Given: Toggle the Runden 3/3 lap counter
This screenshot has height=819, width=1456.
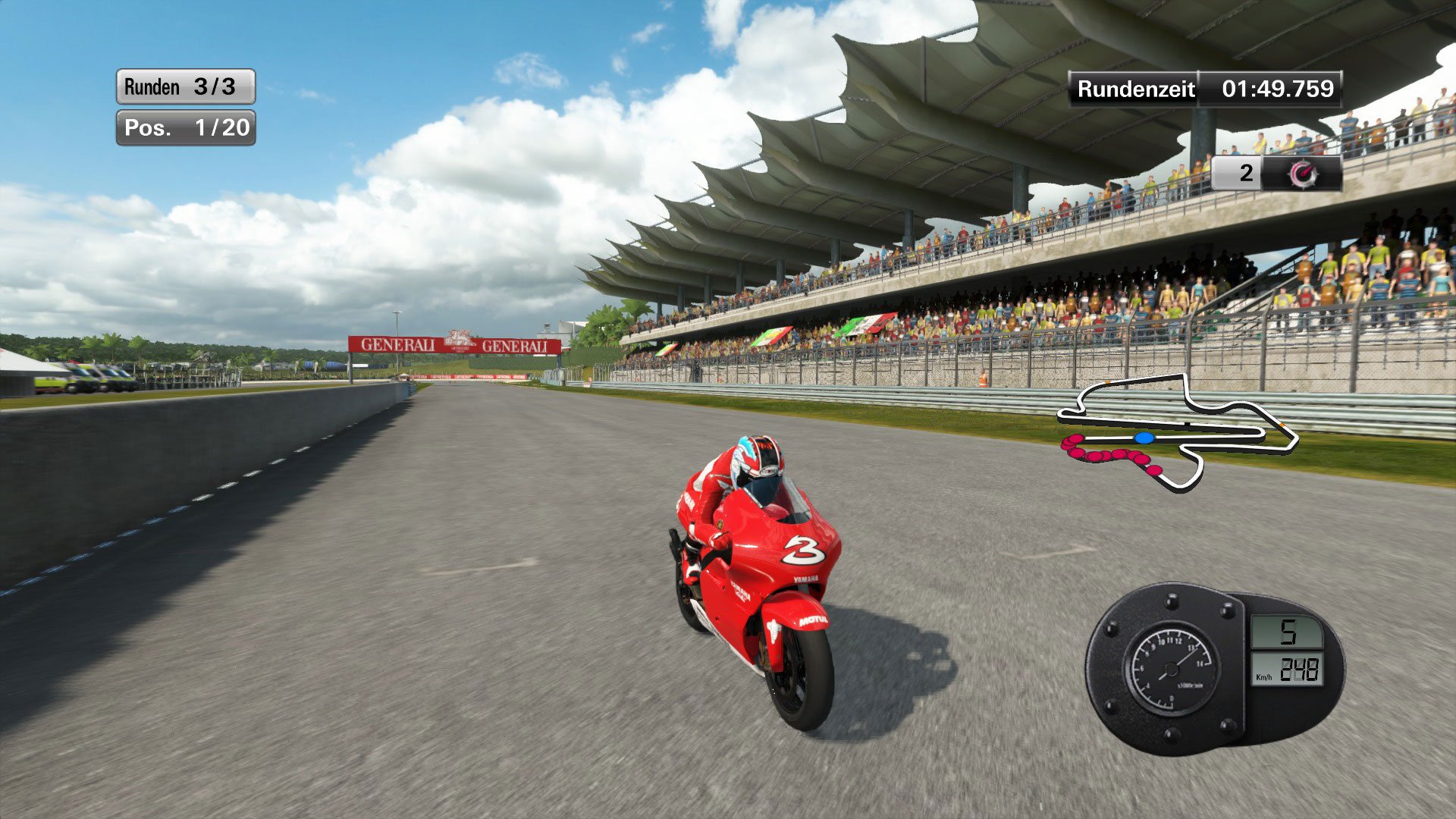Looking at the screenshot, I should pos(184,86).
